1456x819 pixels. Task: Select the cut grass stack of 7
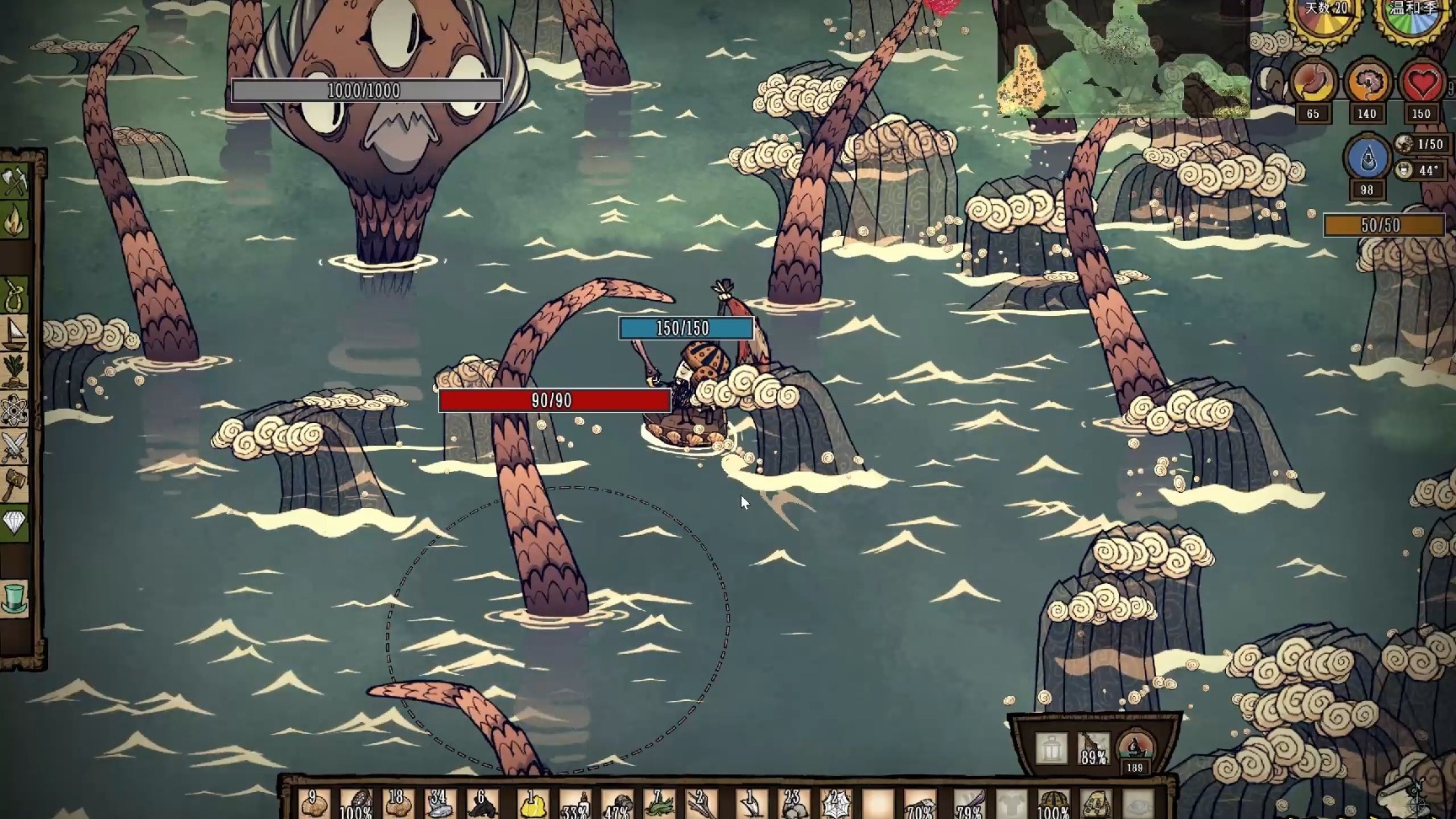coord(660,805)
